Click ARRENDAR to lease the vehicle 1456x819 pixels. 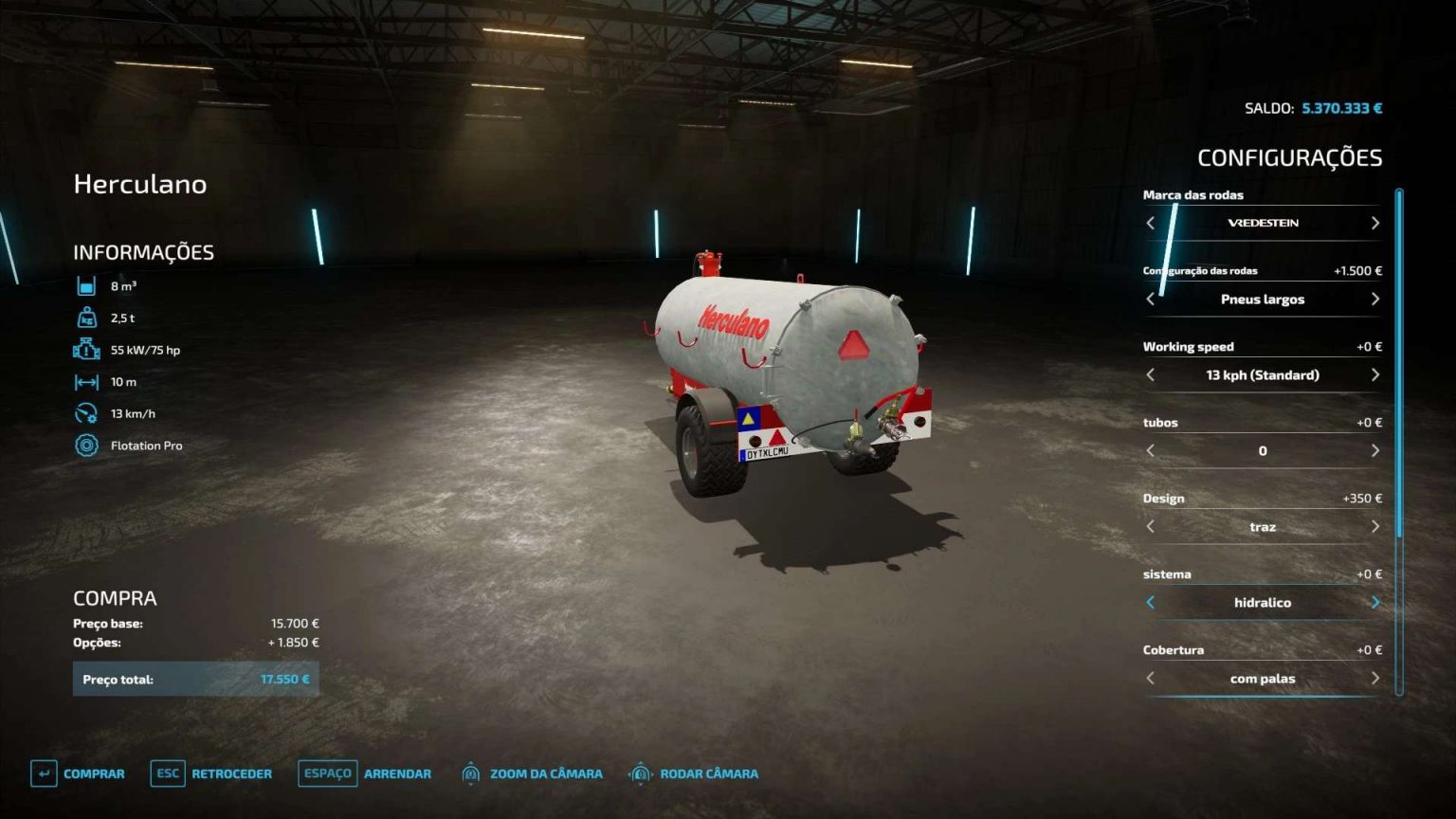pyautogui.click(x=397, y=773)
